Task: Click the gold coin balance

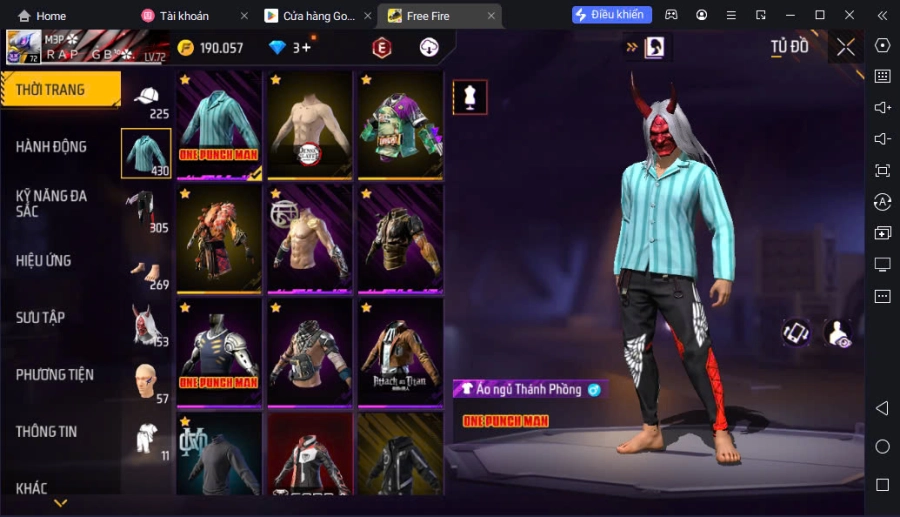Action: coord(210,48)
